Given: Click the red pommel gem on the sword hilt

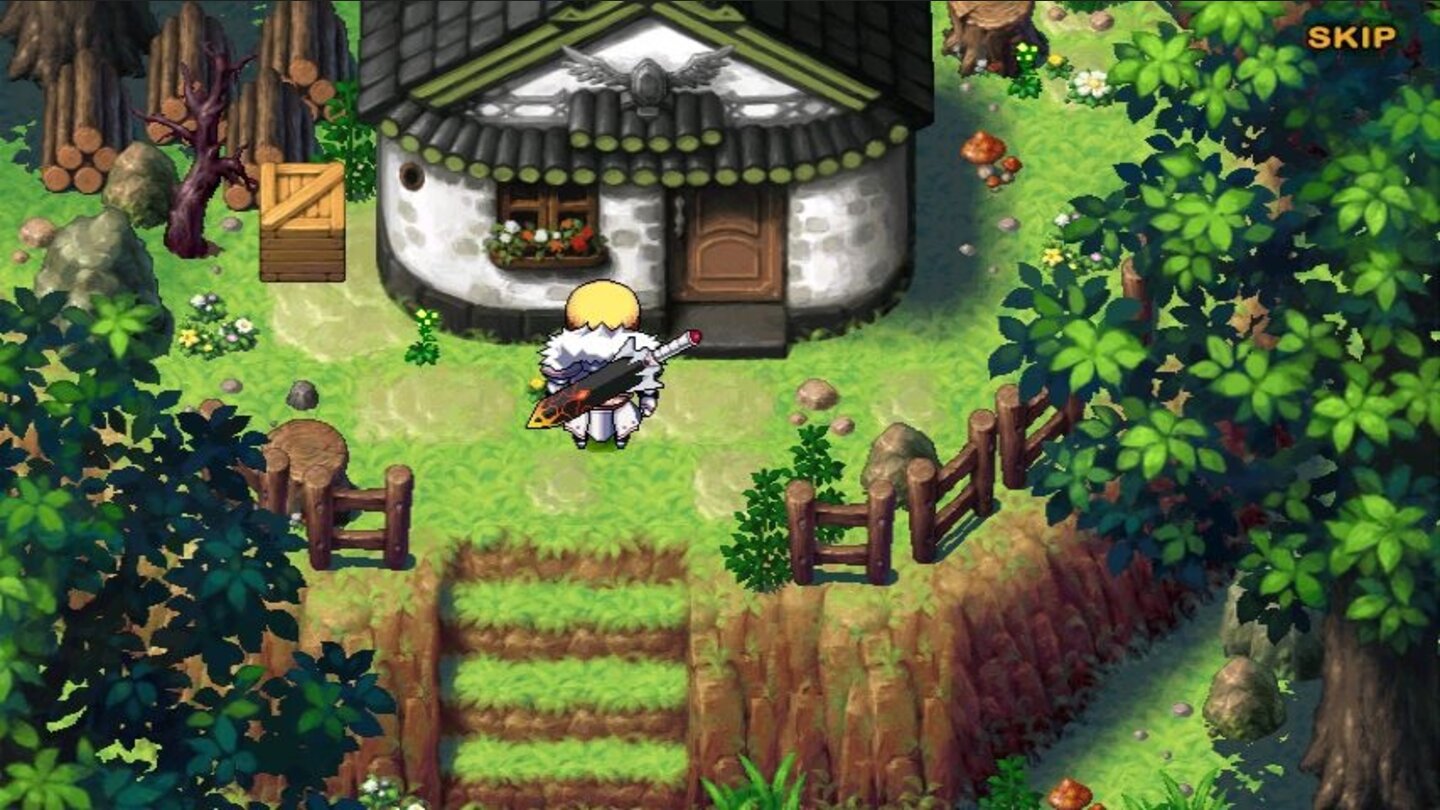Looking at the screenshot, I should [695, 338].
